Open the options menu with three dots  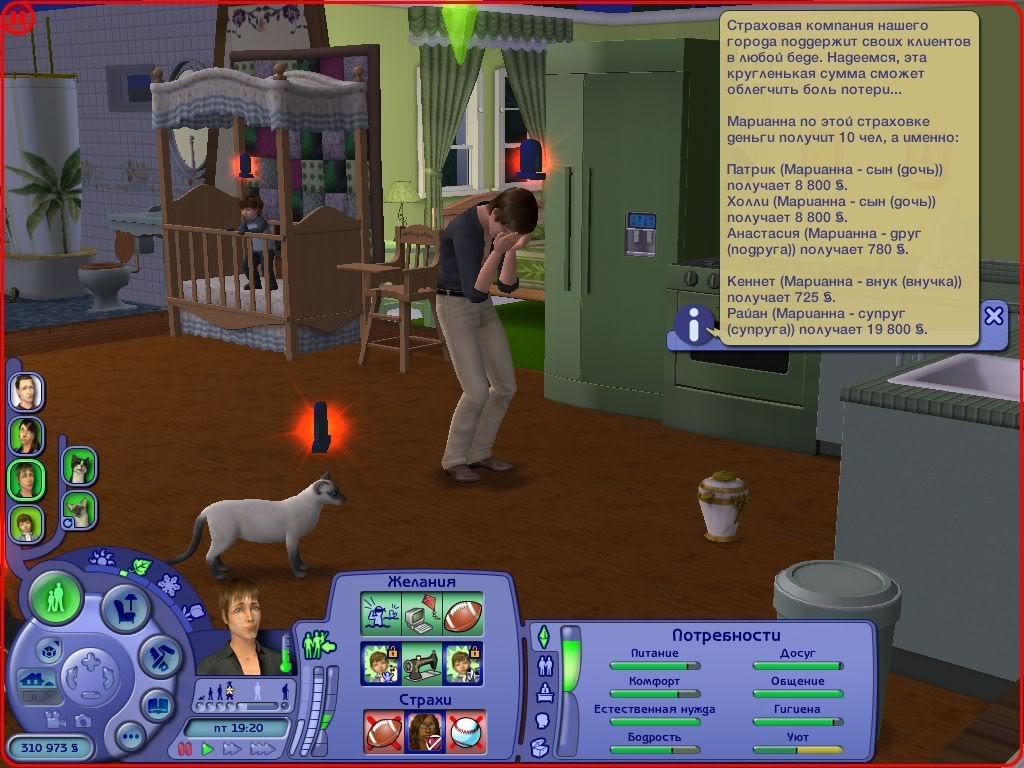pos(130,738)
